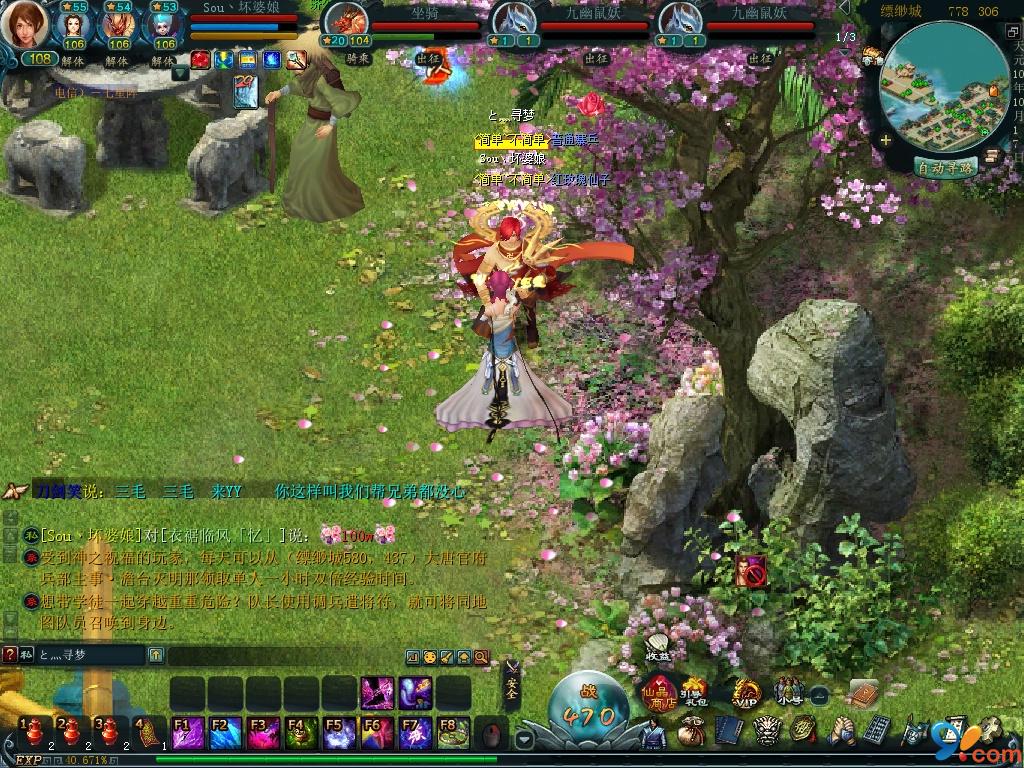Viewport: 1024px width, 768px height.
Task: Open the 收益 earnings shell icon
Action: pos(658,645)
